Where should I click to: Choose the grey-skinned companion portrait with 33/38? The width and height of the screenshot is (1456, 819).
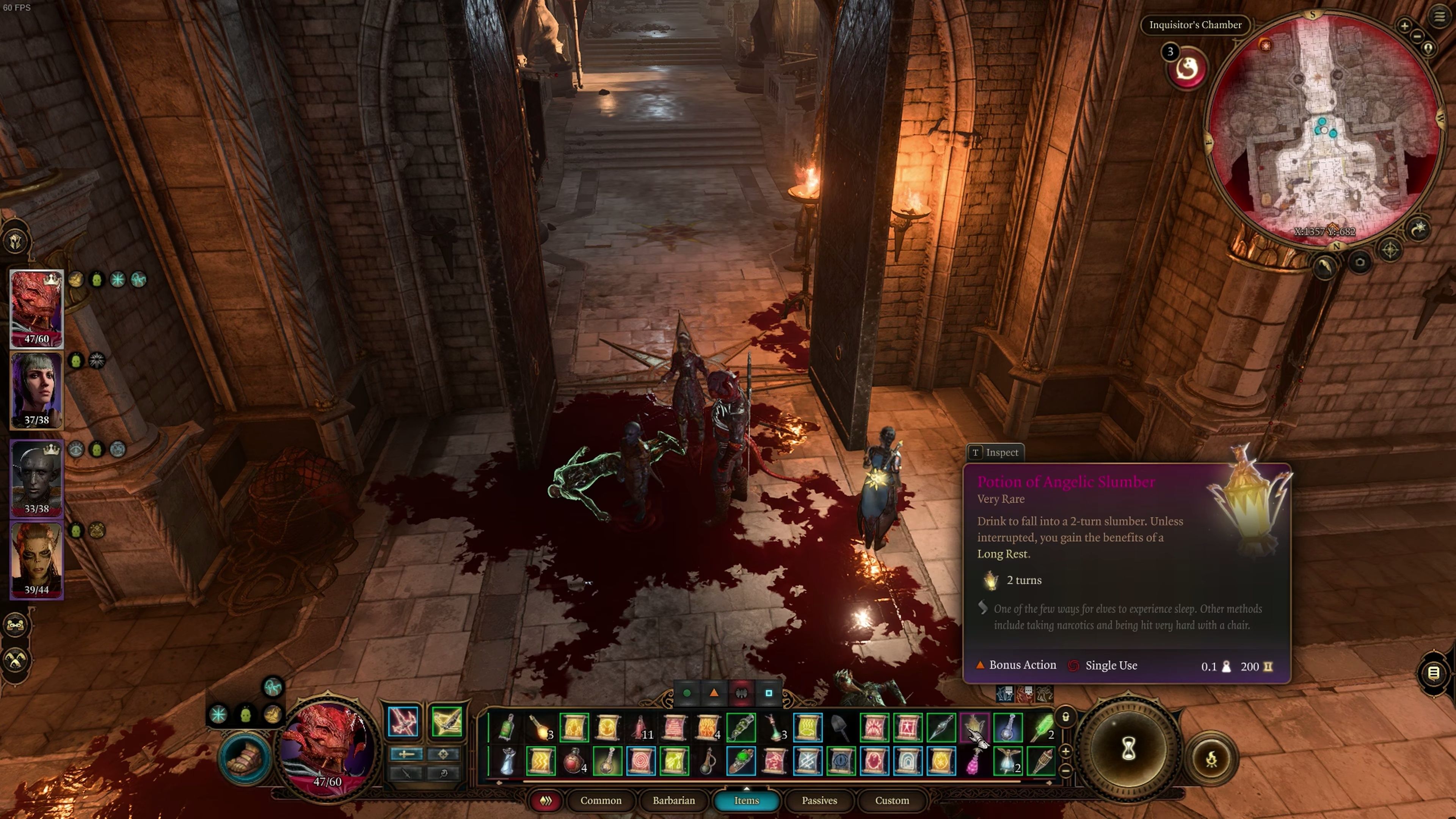37,478
